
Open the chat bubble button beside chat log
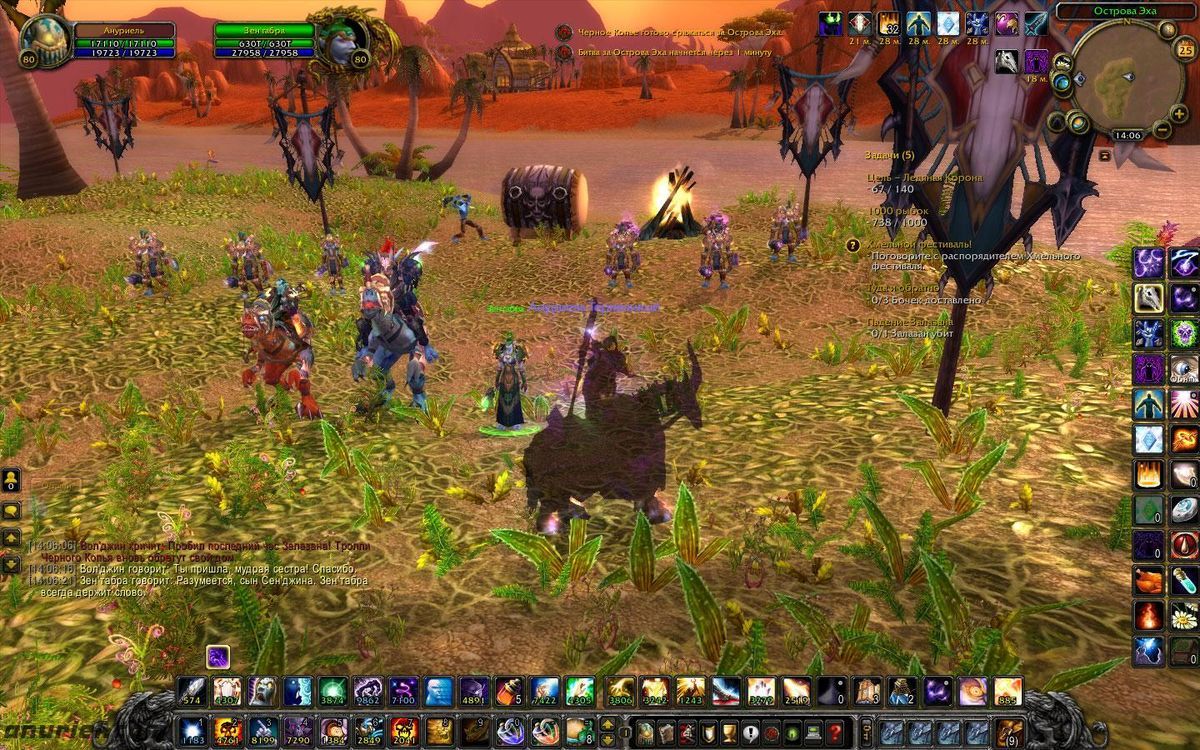[11, 511]
